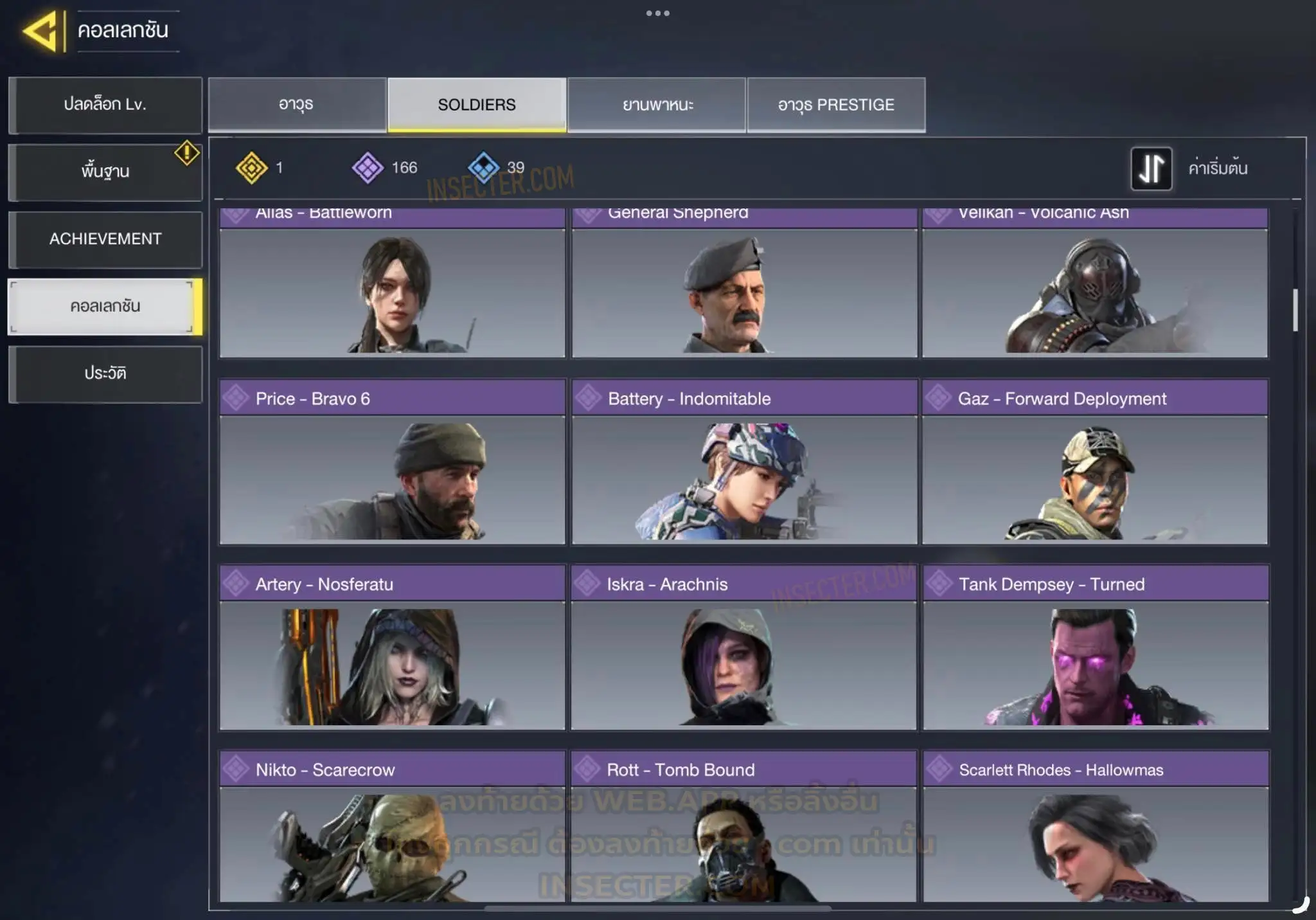Open the three-dot menu at top

(x=658, y=14)
